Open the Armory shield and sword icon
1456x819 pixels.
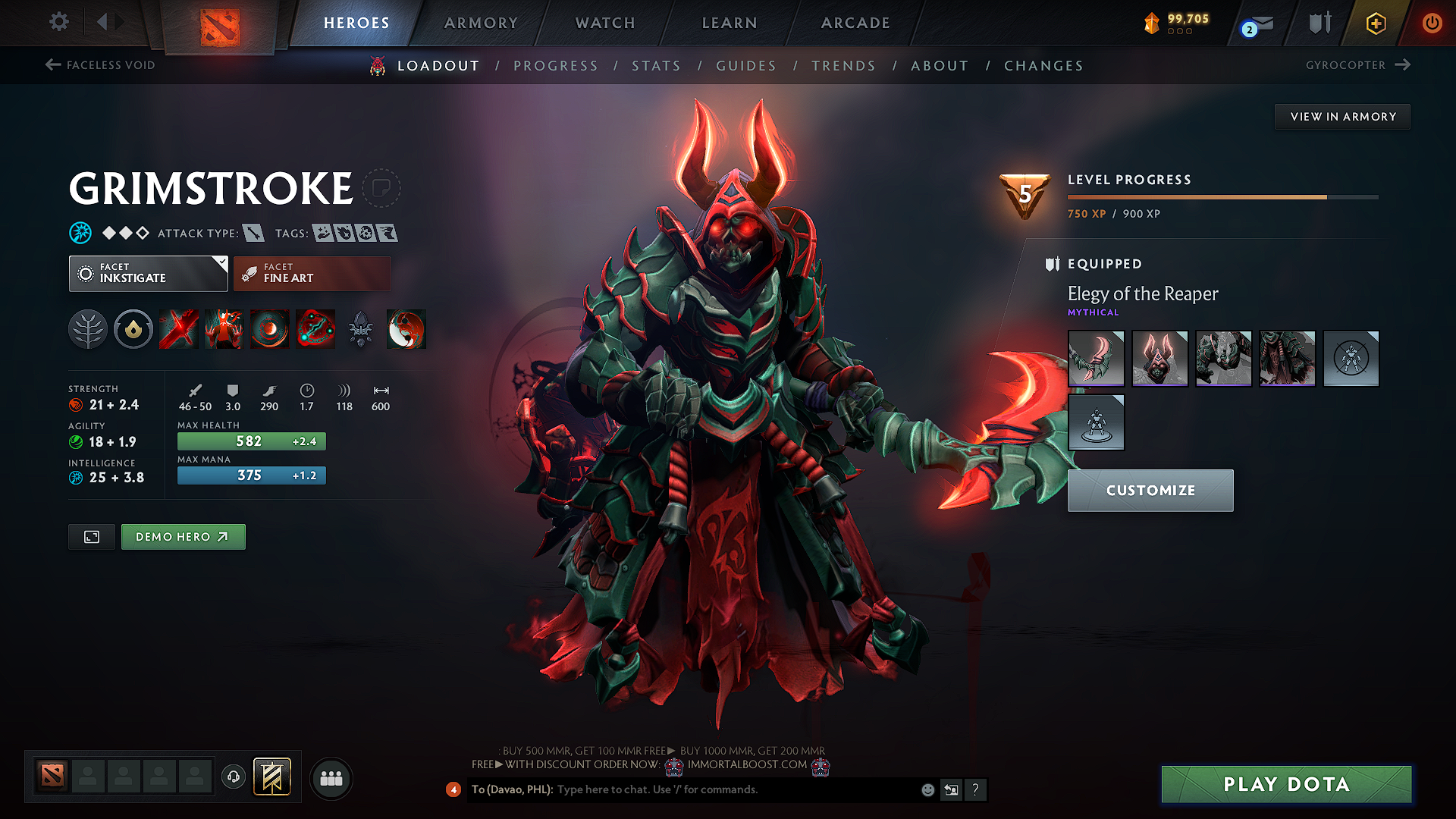pos(1319,23)
